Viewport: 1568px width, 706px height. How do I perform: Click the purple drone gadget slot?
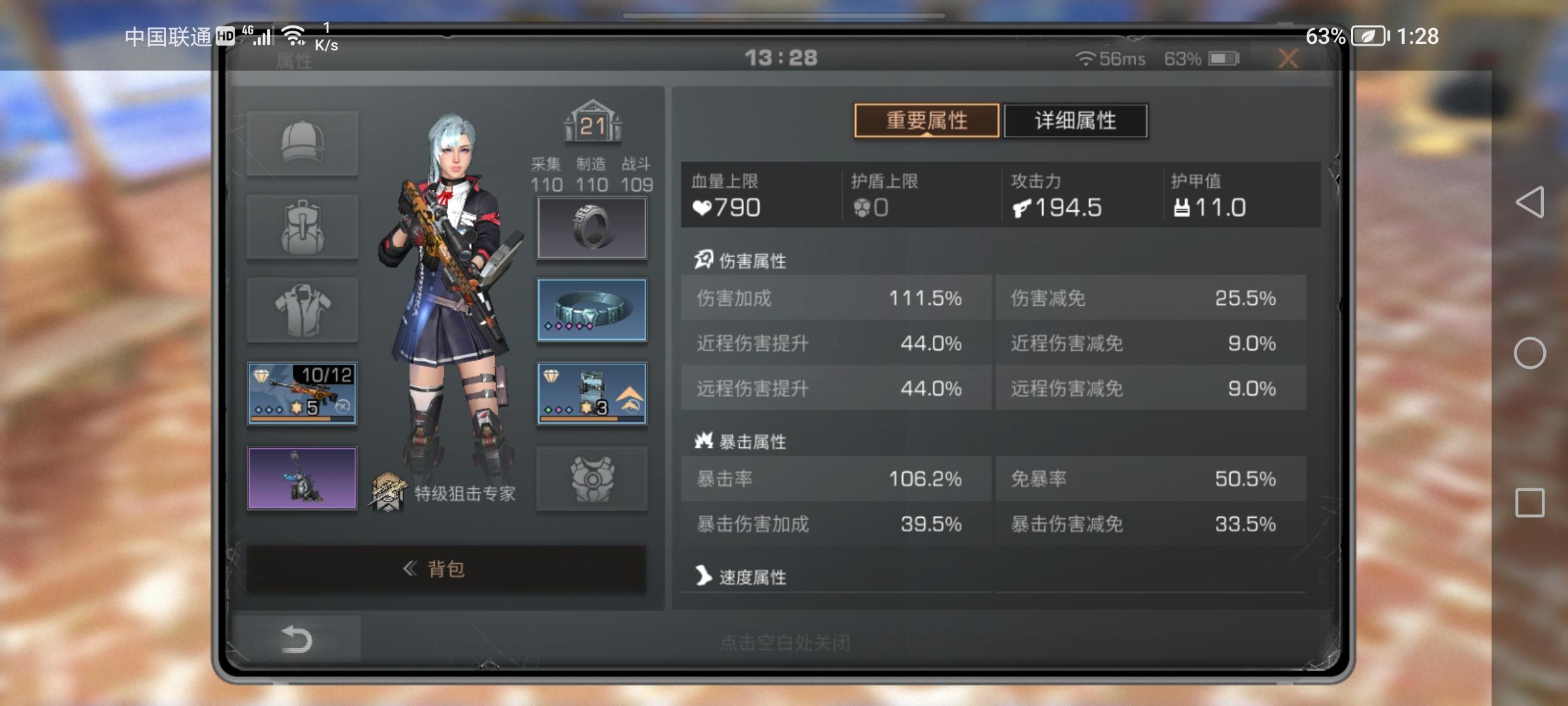(x=302, y=478)
